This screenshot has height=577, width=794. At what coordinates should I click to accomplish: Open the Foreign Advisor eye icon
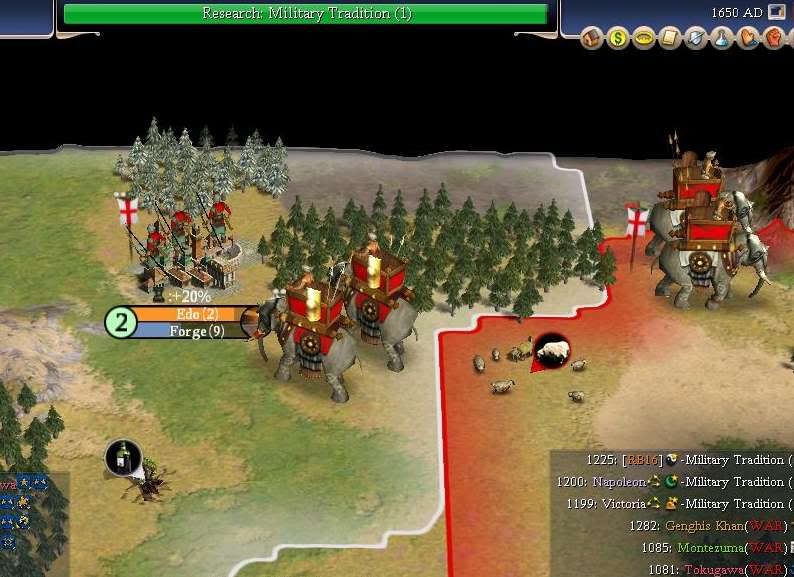[x=644, y=39]
